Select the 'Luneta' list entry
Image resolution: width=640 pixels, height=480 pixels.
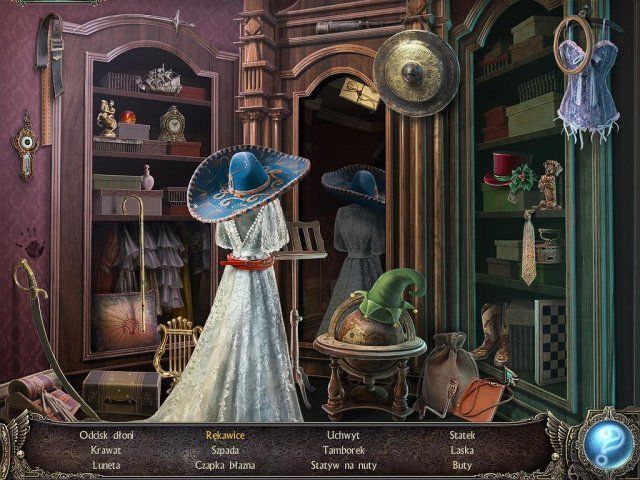tap(106, 465)
